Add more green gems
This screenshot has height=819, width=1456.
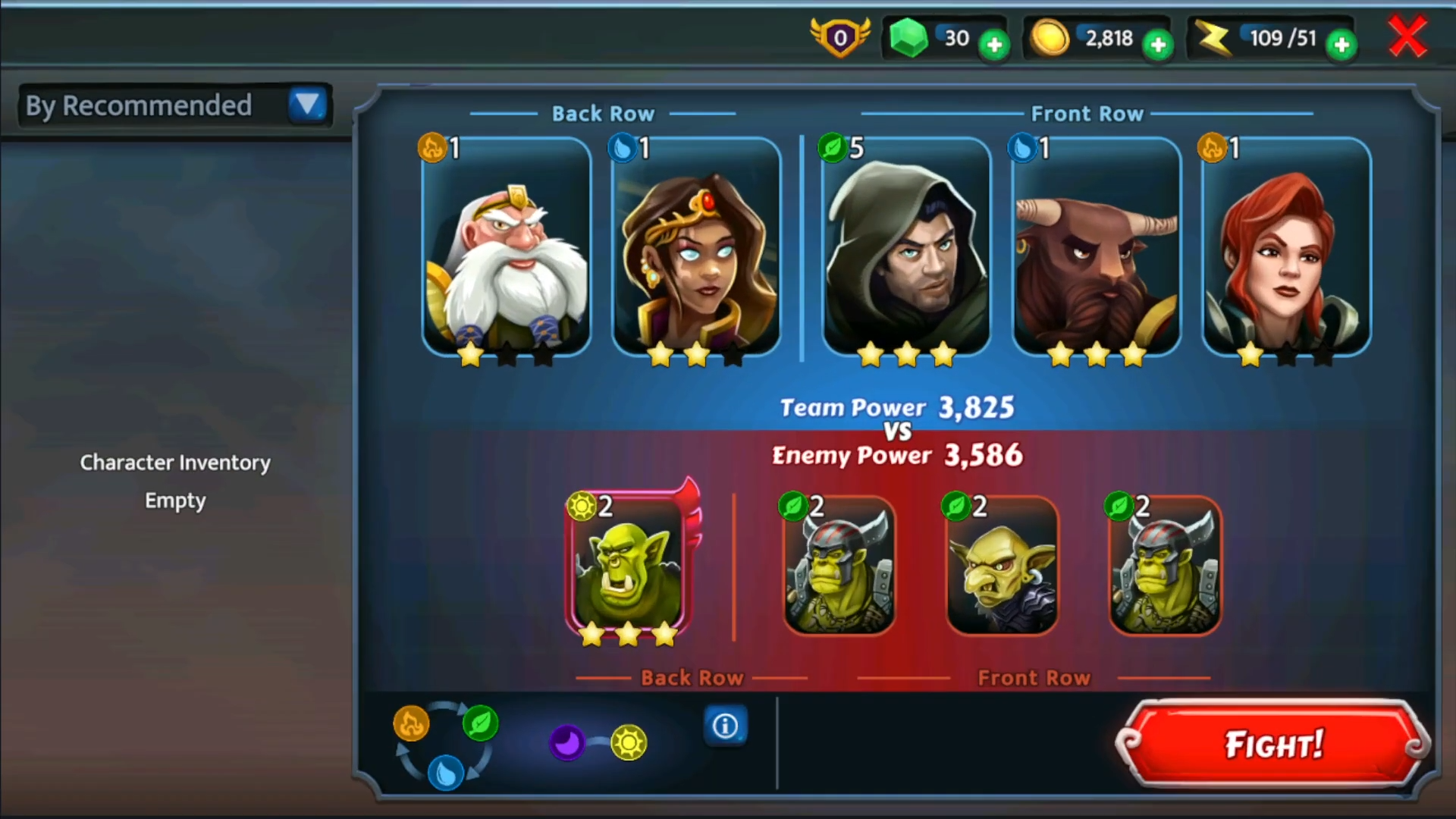[994, 45]
